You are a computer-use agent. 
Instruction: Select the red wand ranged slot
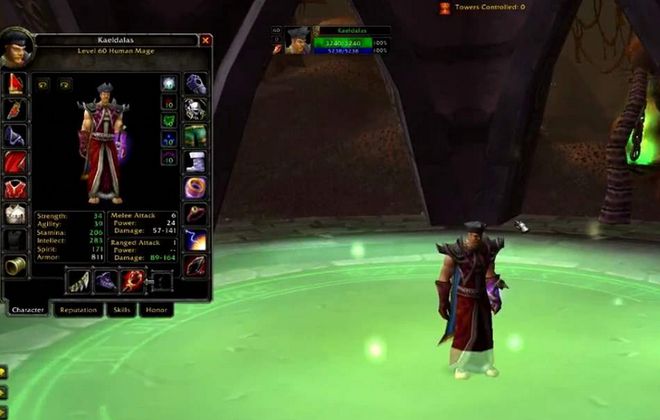tap(133, 282)
